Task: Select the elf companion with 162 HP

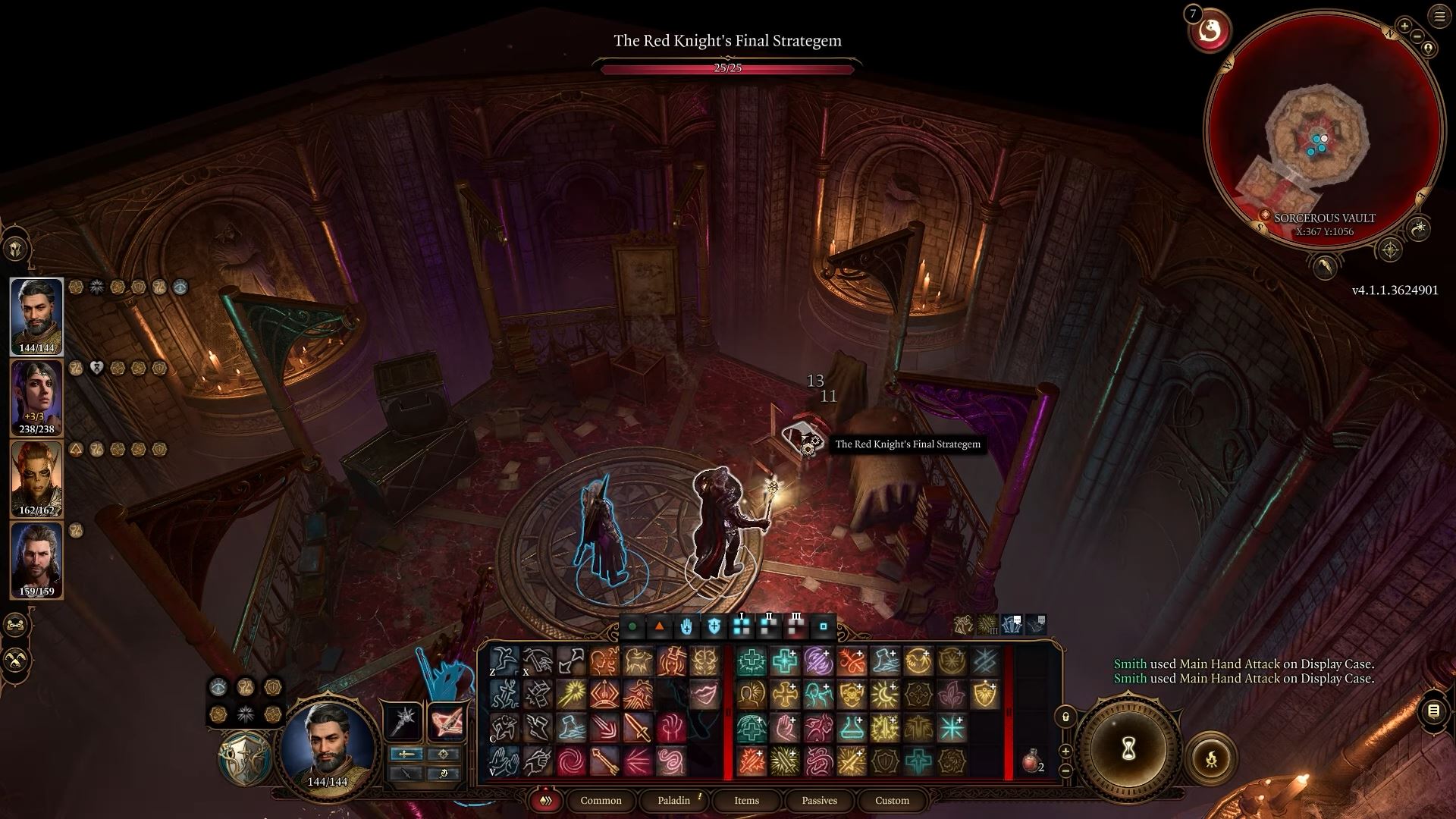Action: pos(36,479)
